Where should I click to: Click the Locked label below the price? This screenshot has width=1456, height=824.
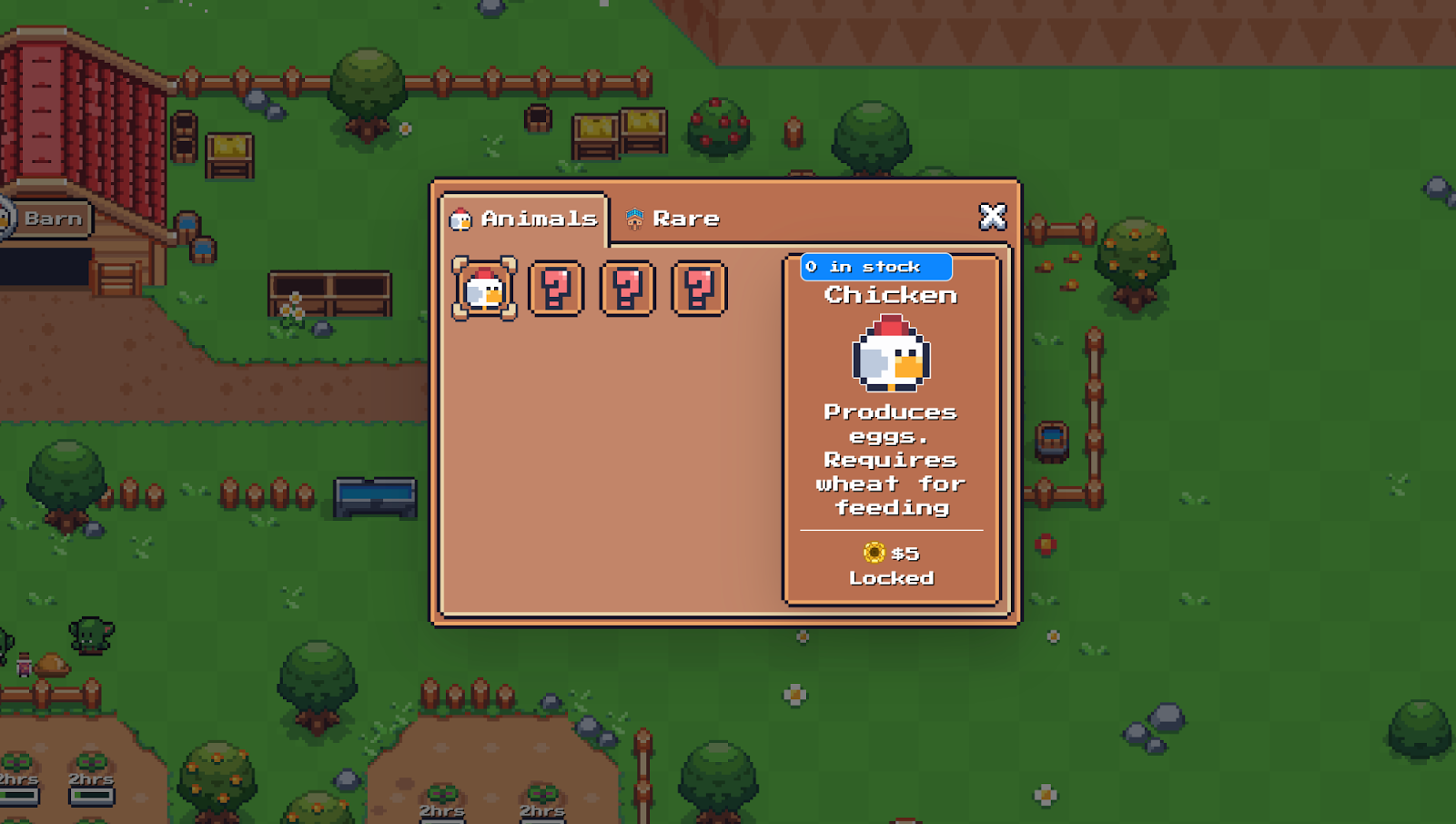891,577
